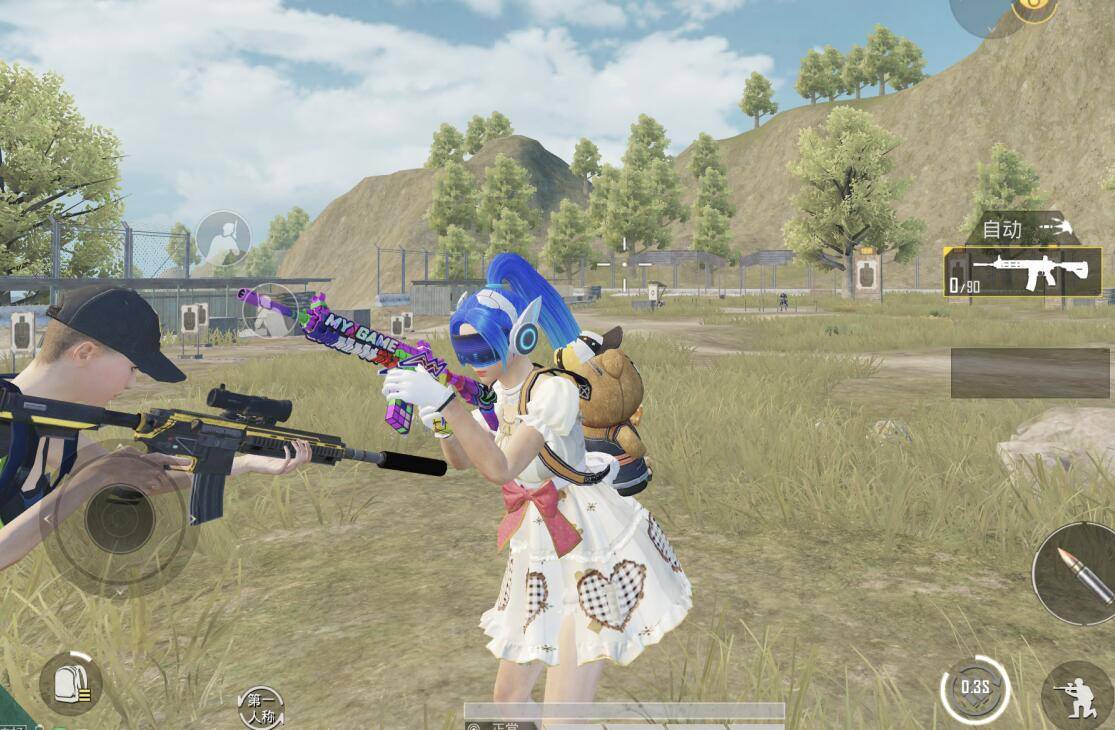Switch the 自动 fire mode

point(1020,229)
